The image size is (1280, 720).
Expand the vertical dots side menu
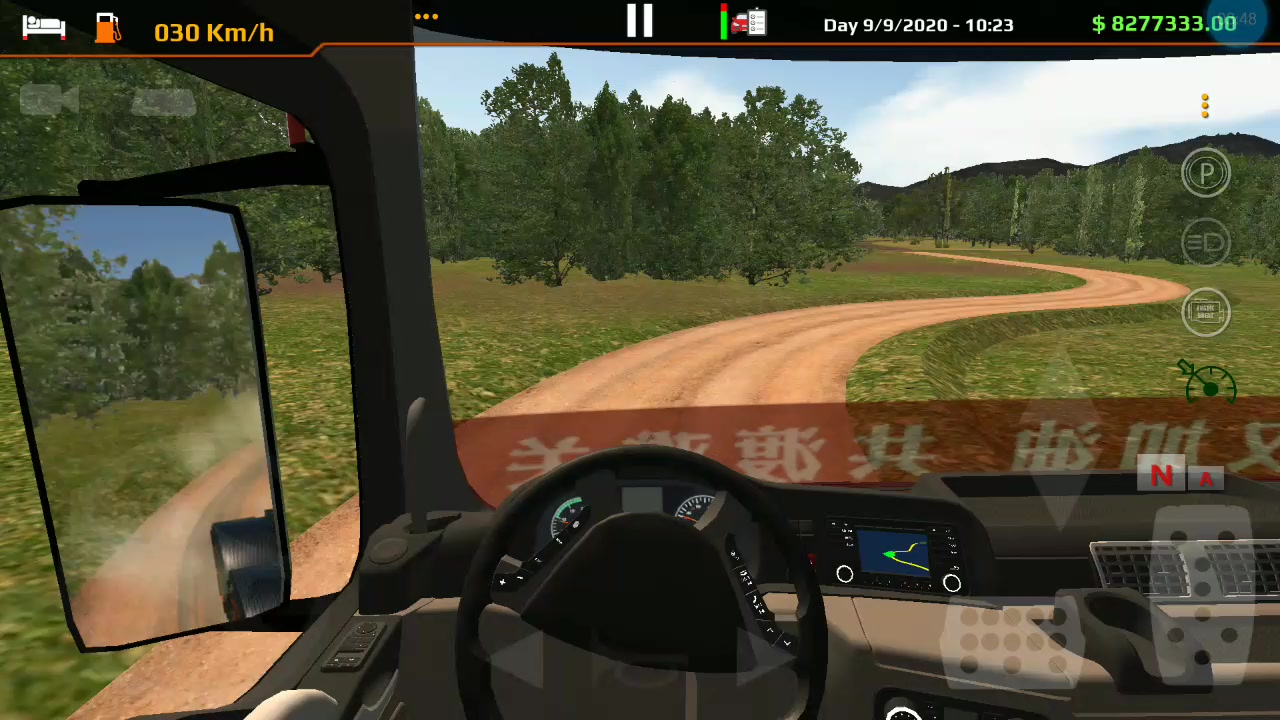pyautogui.click(x=1205, y=106)
